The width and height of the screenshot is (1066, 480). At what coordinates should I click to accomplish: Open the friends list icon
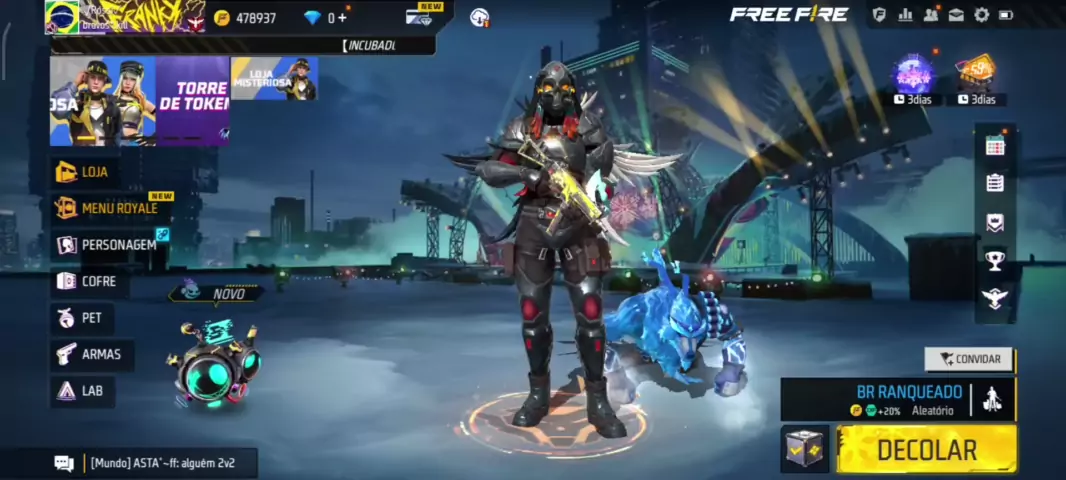tap(931, 15)
